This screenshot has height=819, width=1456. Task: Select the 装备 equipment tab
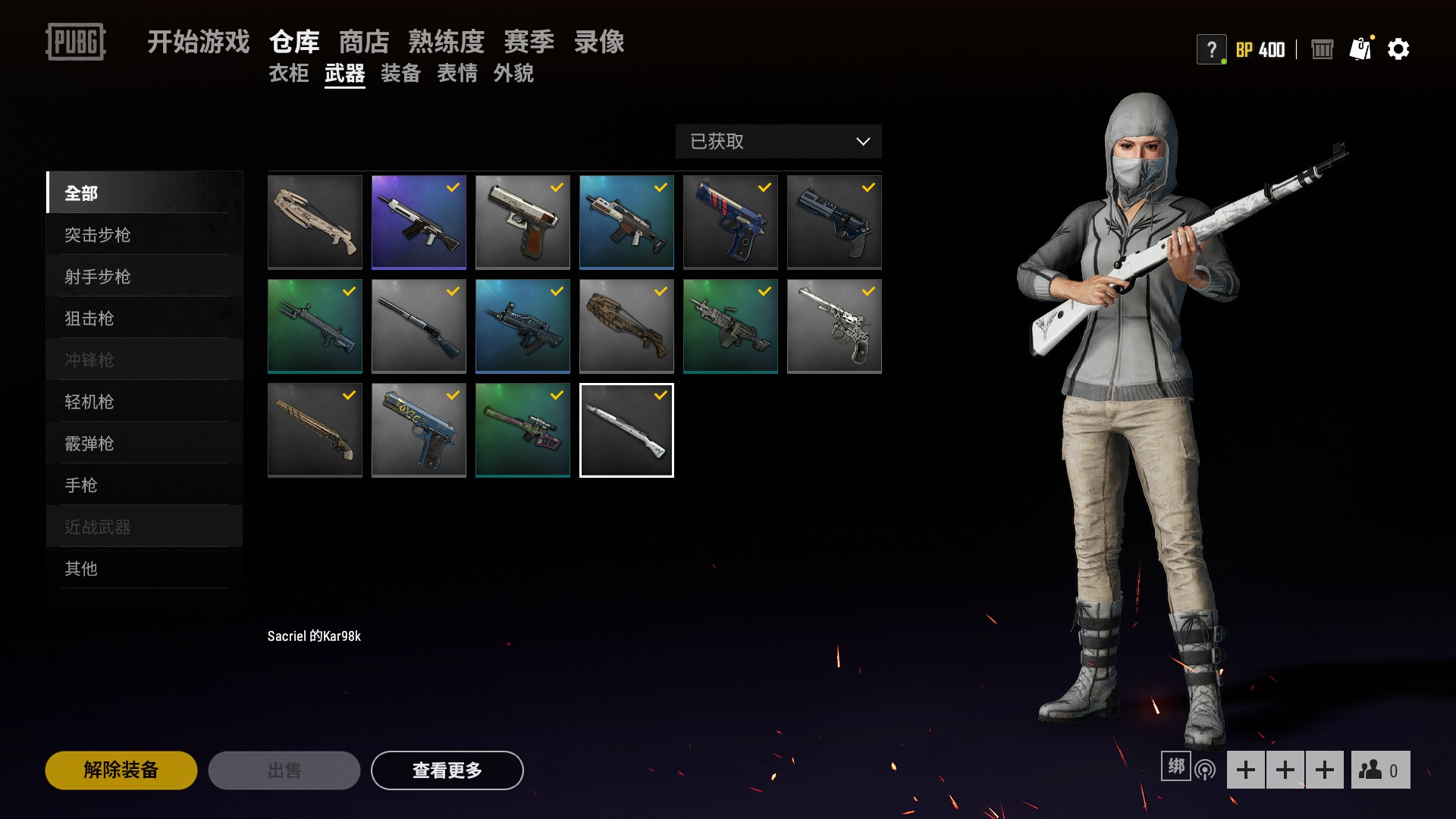(400, 74)
